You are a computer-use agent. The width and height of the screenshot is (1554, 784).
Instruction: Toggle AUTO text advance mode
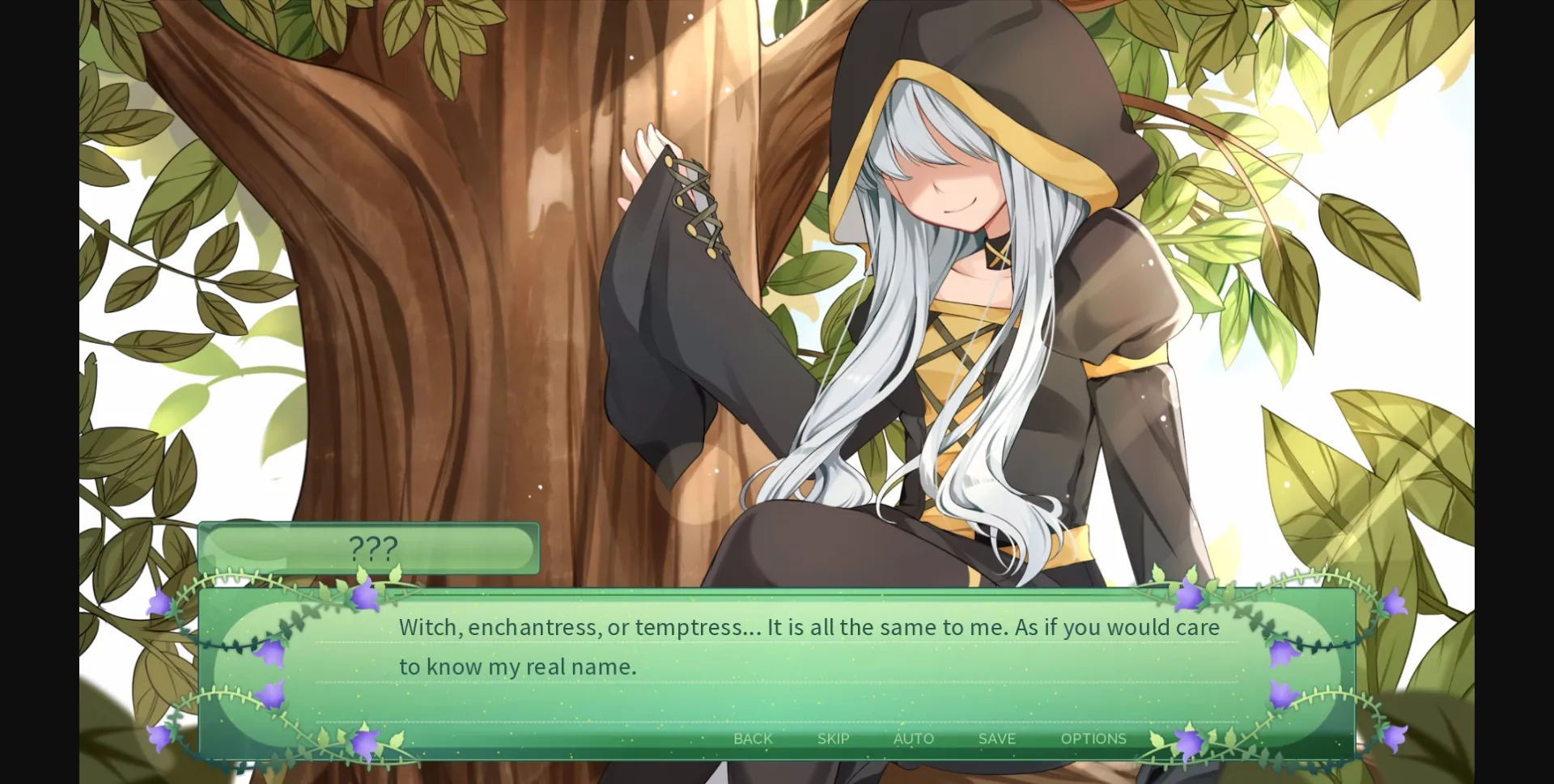click(913, 739)
